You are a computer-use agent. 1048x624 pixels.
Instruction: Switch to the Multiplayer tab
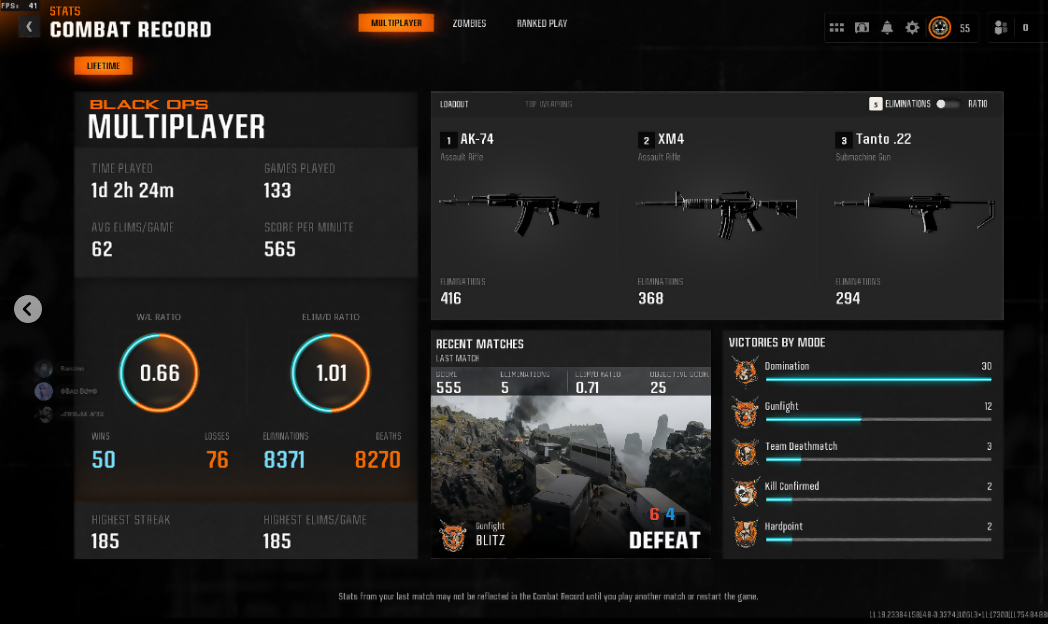pyautogui.click(x=396, y=23)
